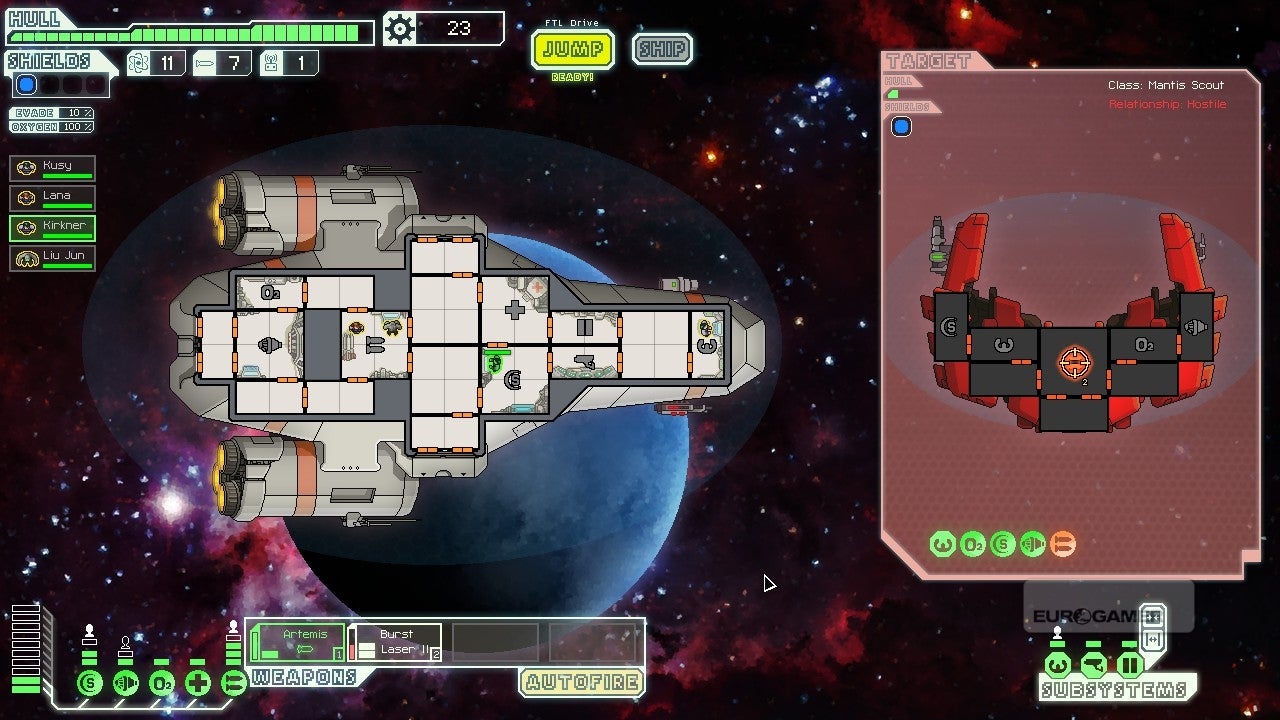Target the enemy ship's O2 room
This screenshot has width=1280, height=720.
pyautogui.click(x=1145, y=345)
